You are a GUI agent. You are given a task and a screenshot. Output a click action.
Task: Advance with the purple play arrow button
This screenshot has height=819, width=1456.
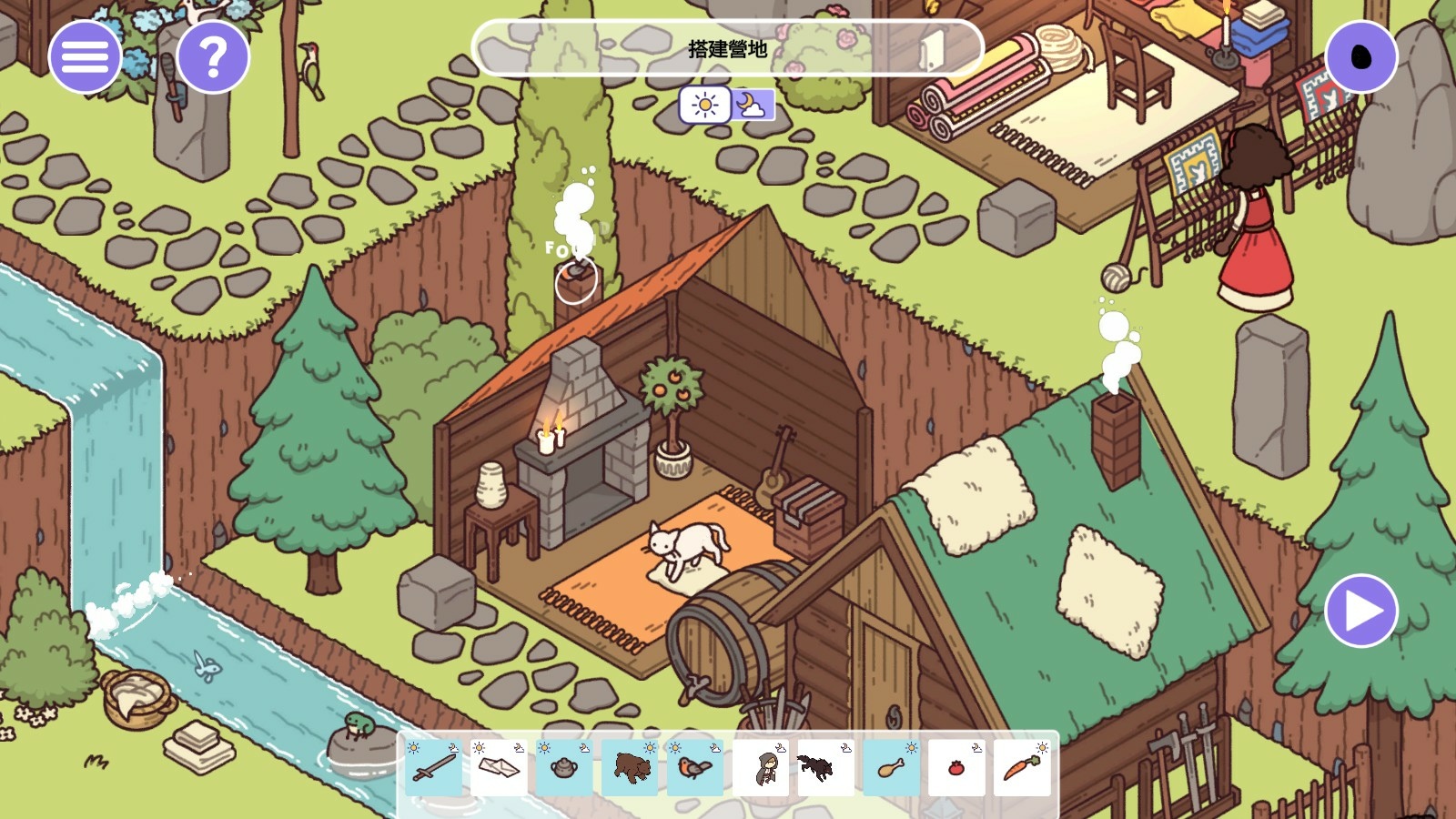(x=1361, y=611)
